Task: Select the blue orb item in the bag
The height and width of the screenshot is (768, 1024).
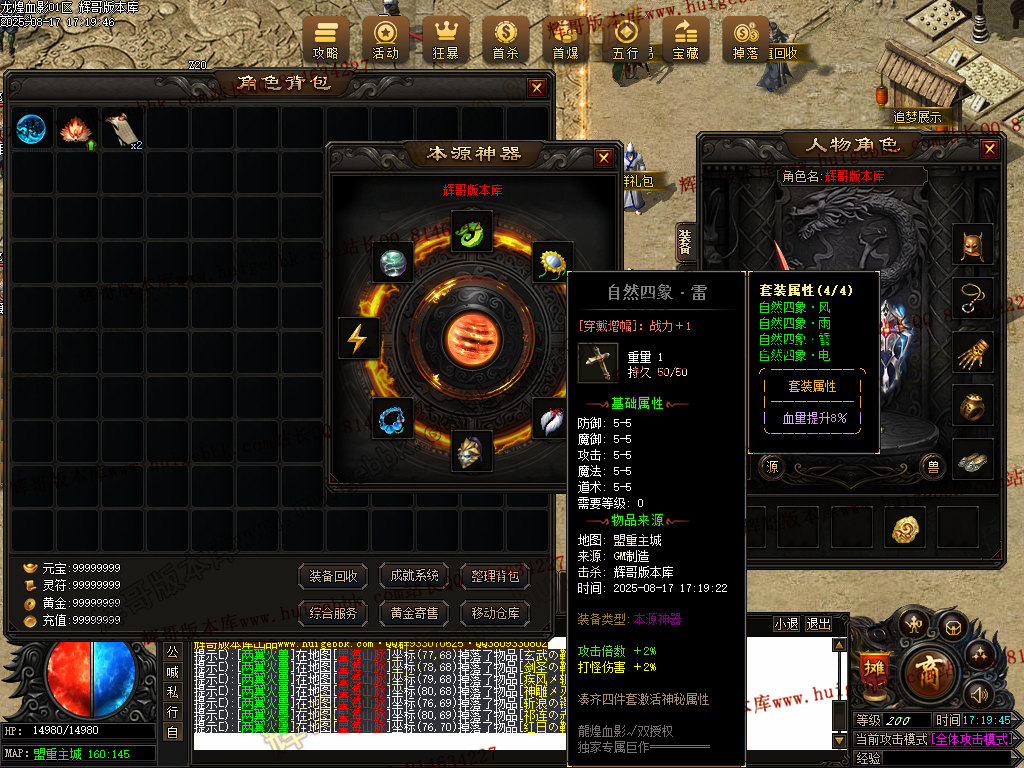Action: pyautogui.click(x=31, y=129)
